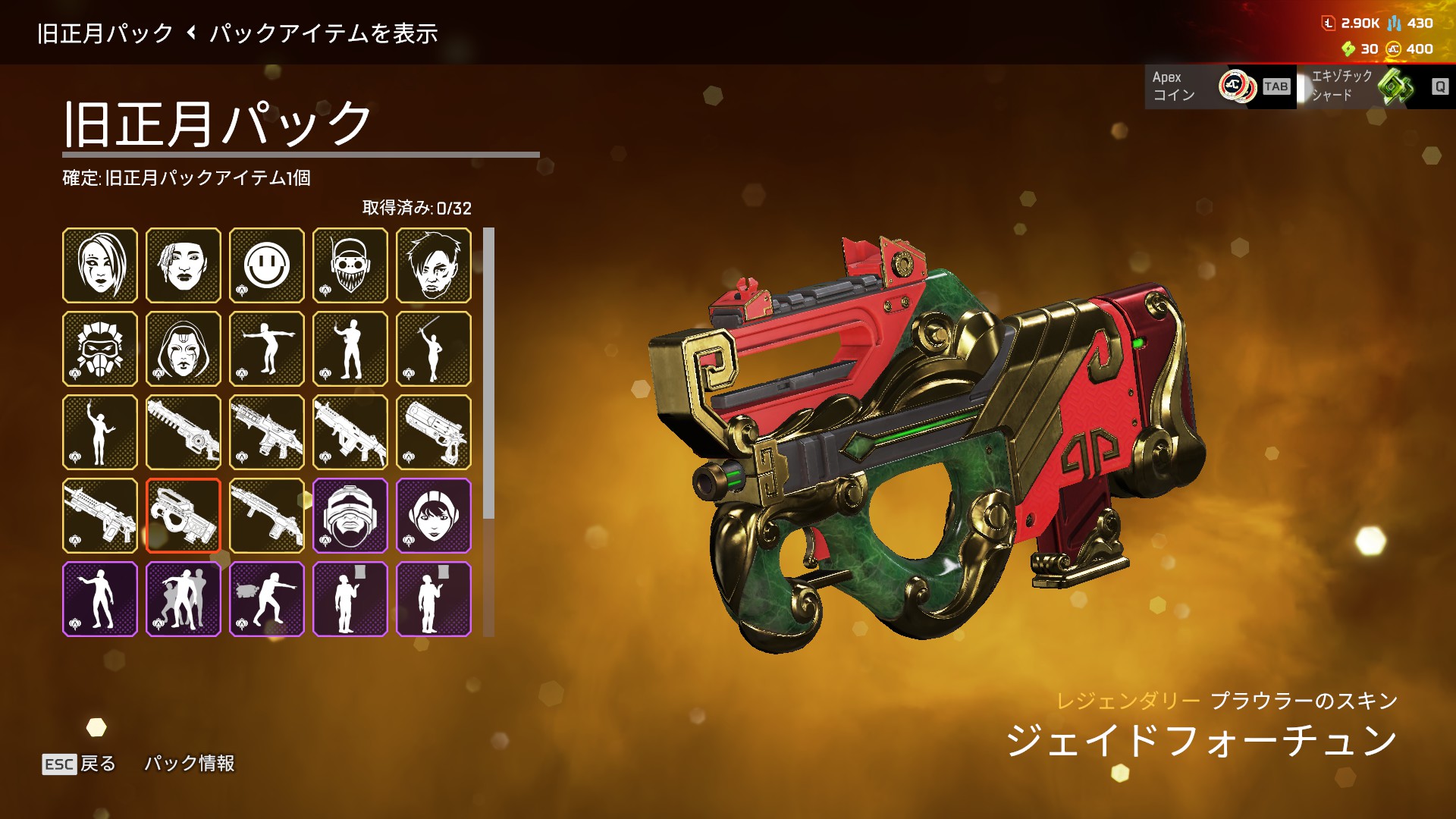Select the purple short-haired woman skin tile

tap(434, 516)
